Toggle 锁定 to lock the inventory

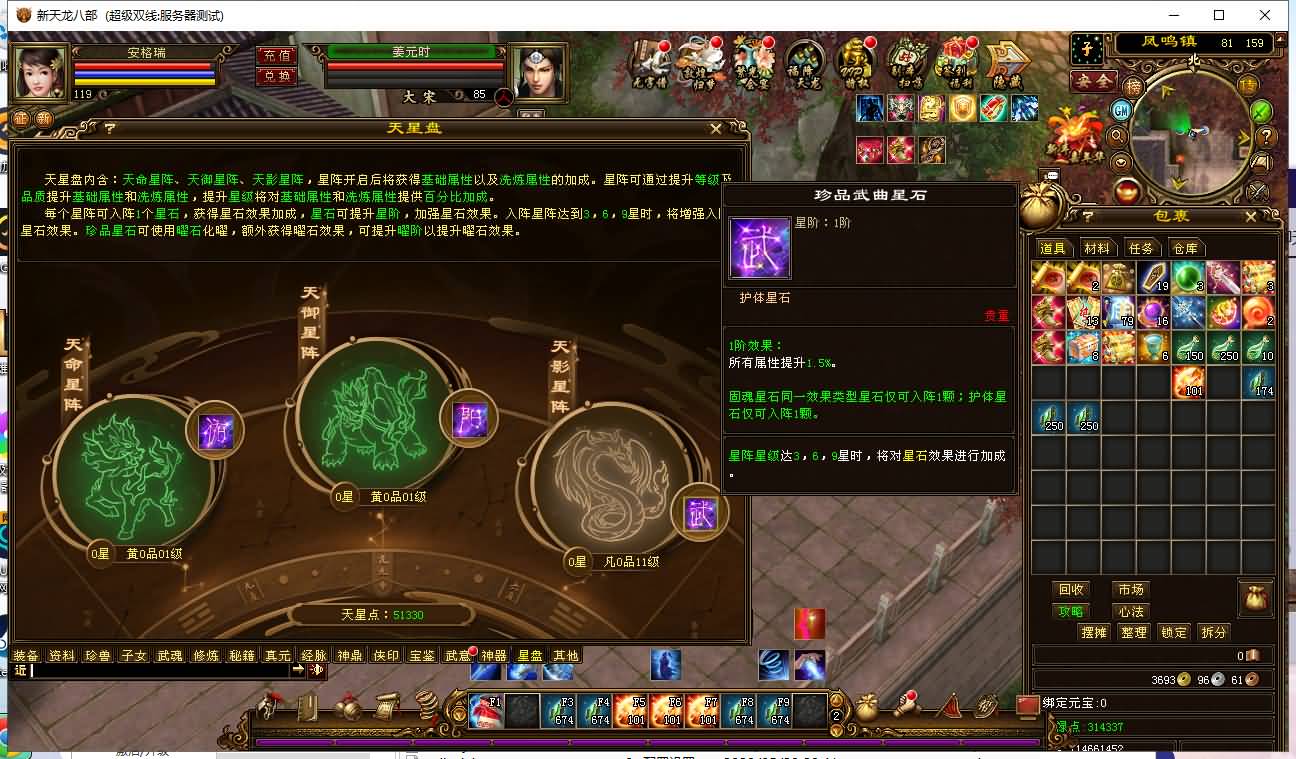click(1173, 632)
